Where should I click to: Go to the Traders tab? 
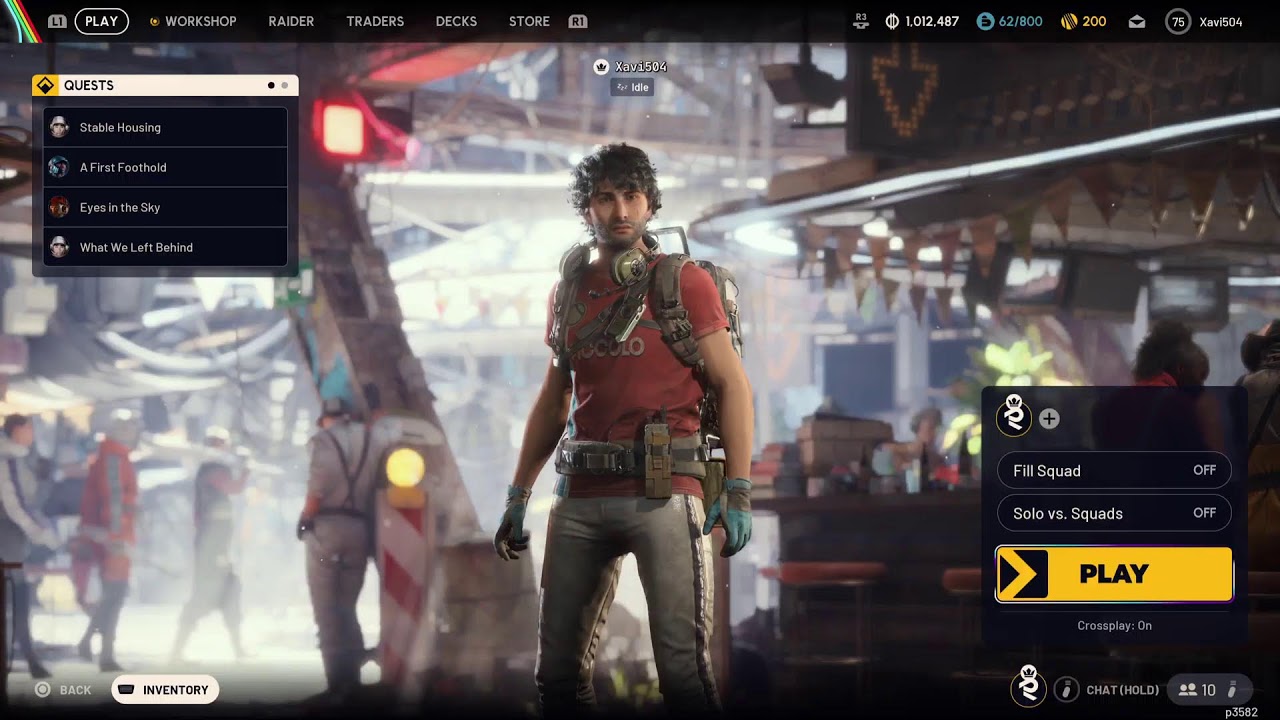(x=375, y=21)
